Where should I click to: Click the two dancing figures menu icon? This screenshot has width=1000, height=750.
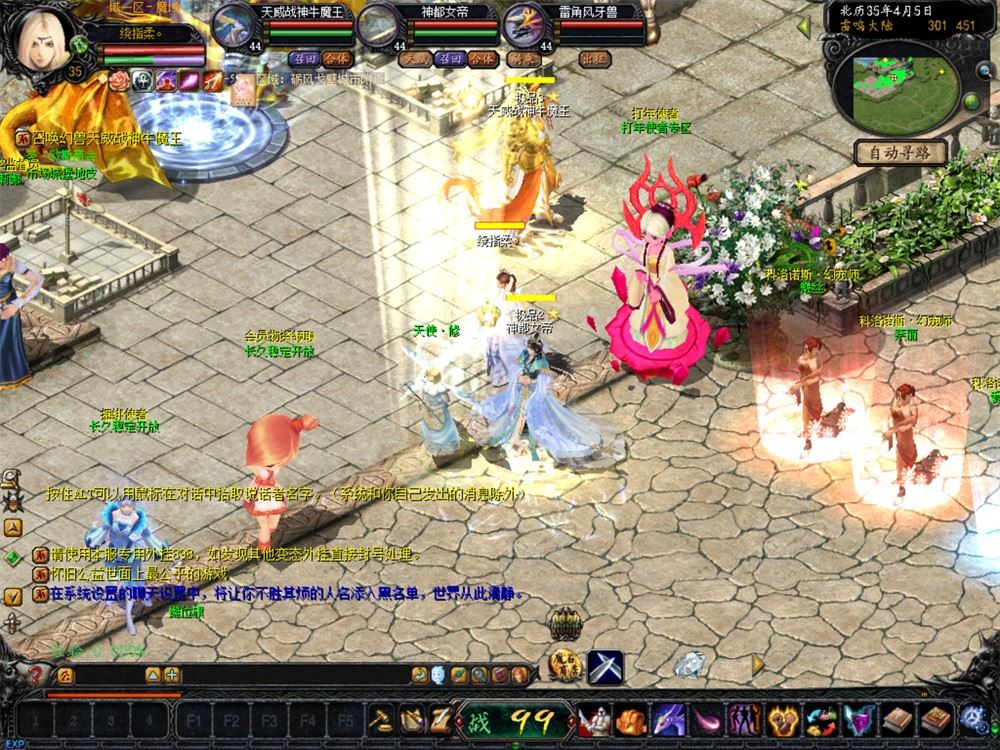[744, 718]
